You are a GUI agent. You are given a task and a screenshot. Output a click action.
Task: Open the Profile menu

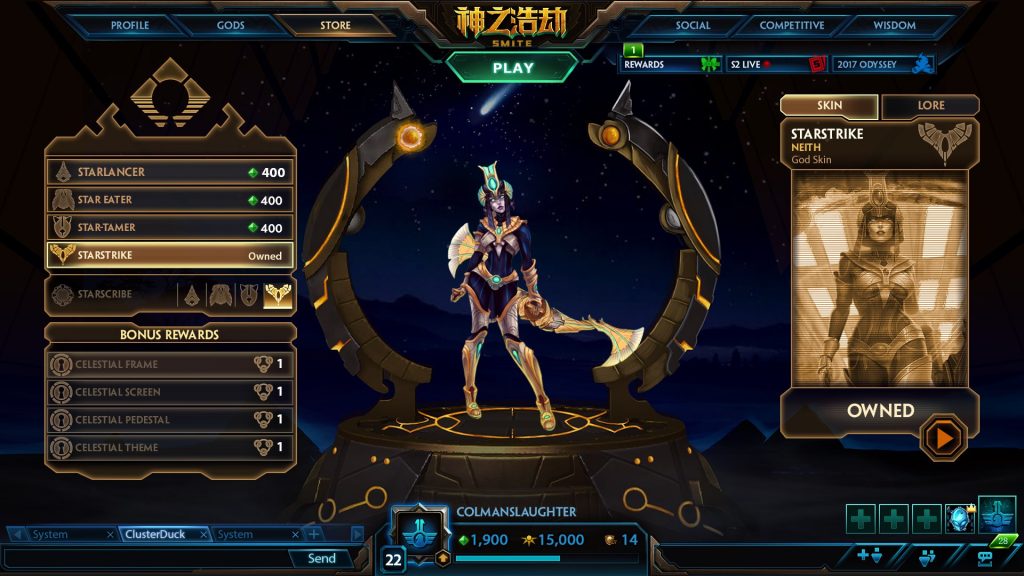130,25
